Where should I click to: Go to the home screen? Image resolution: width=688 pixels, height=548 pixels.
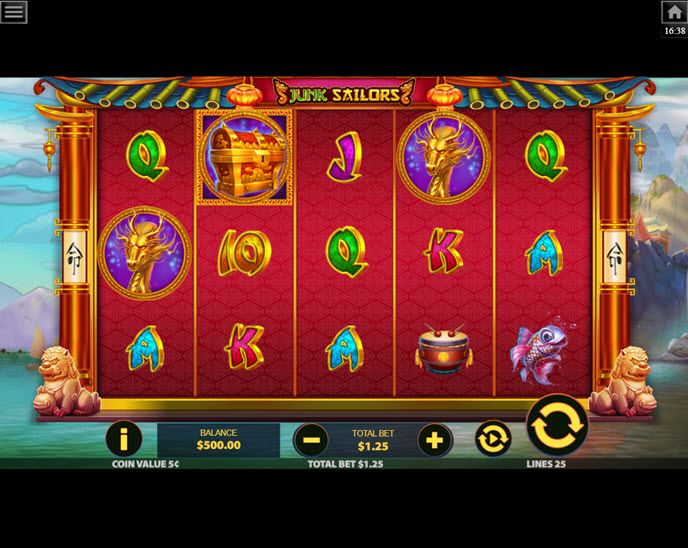pos(674,12)
